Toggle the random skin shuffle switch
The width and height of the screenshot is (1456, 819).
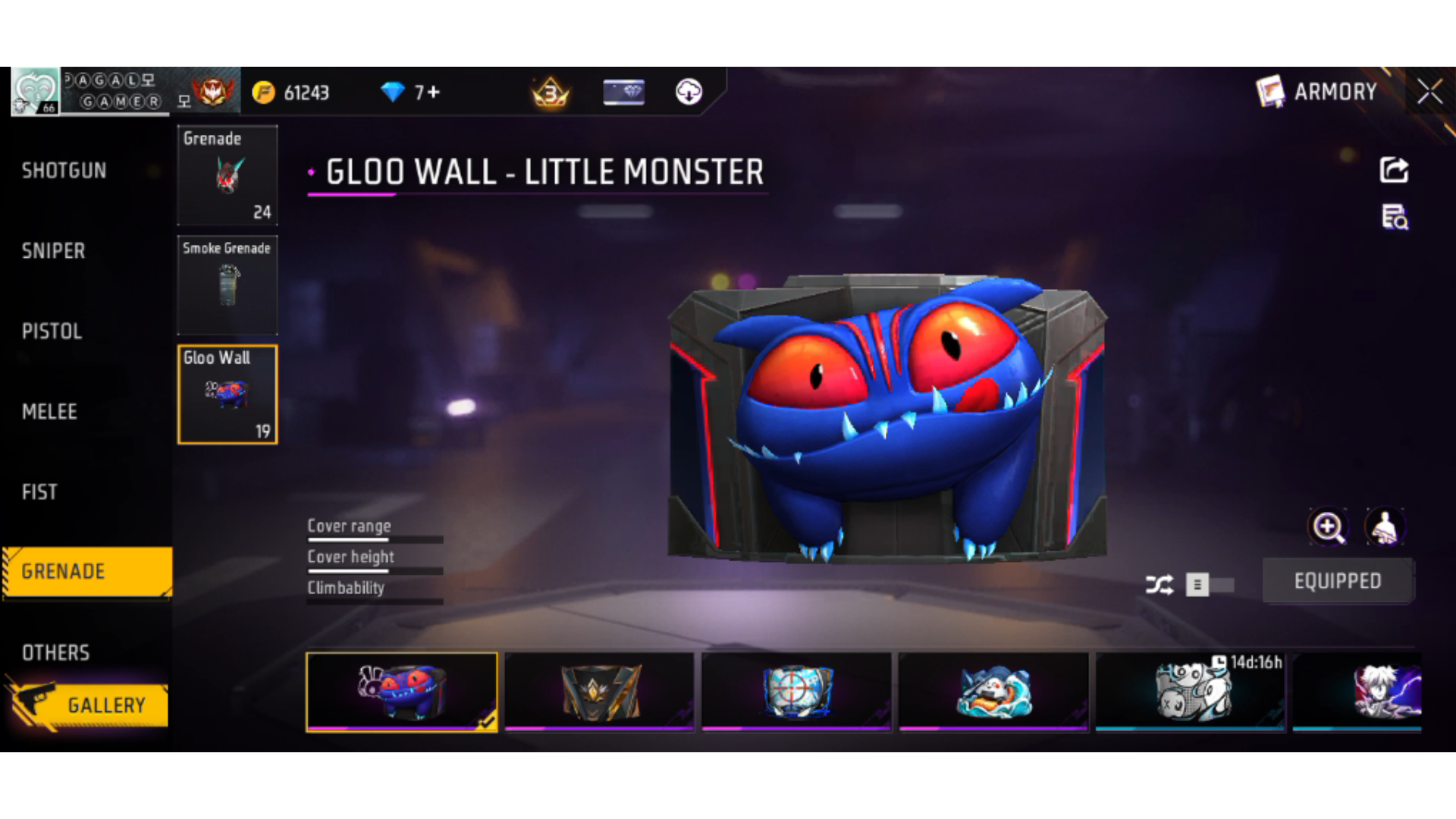[x=1210, y=585]
